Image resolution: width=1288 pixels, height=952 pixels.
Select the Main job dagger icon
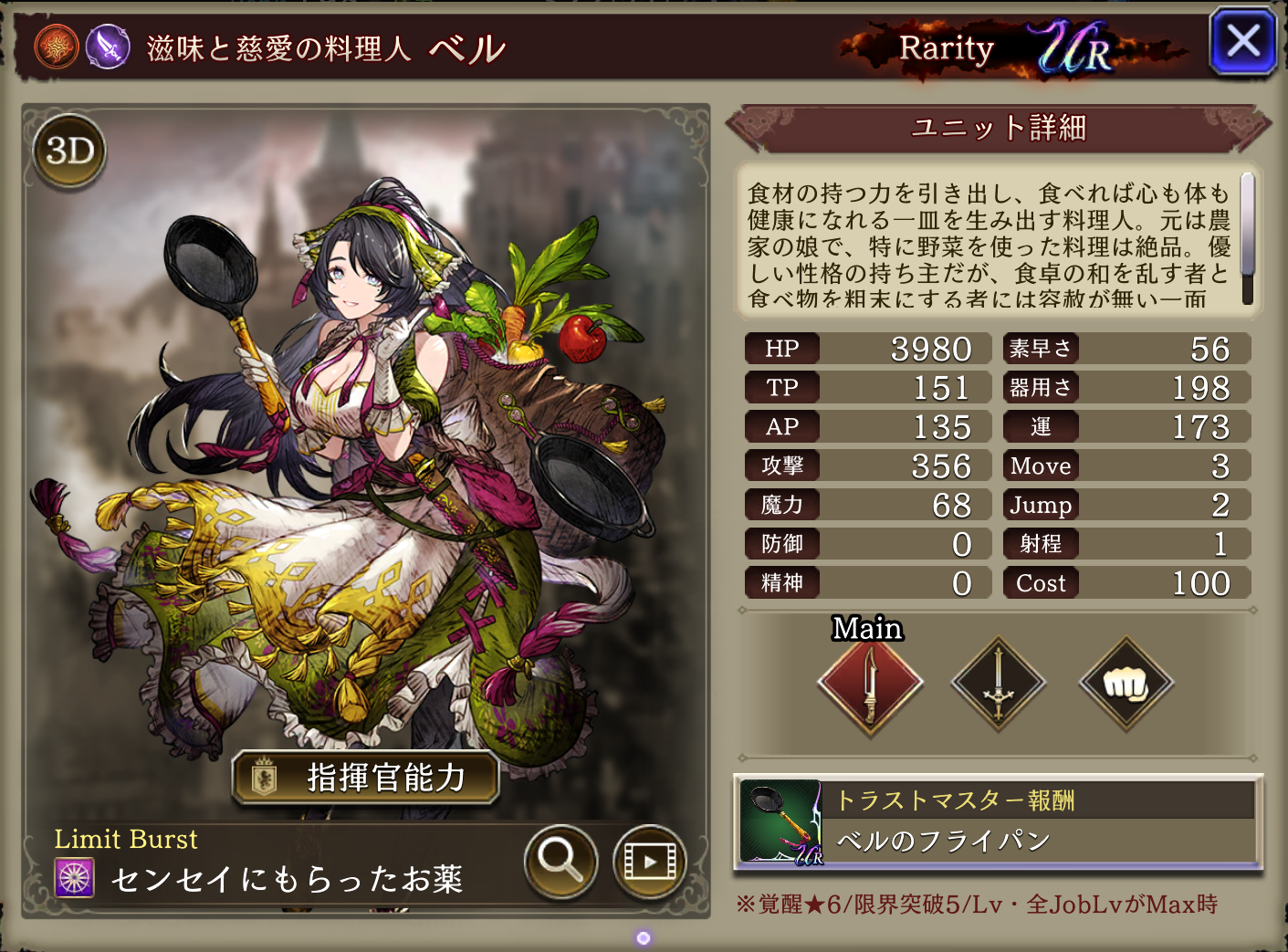(870, 684)
